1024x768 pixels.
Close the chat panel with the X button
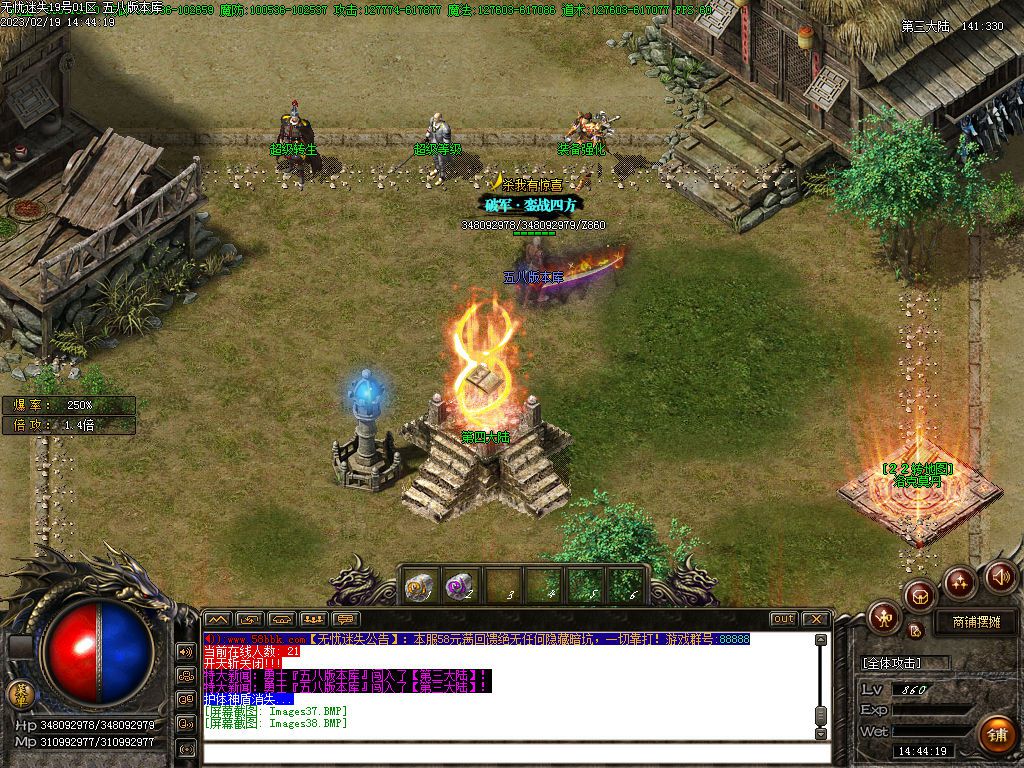tap(816, 619)
